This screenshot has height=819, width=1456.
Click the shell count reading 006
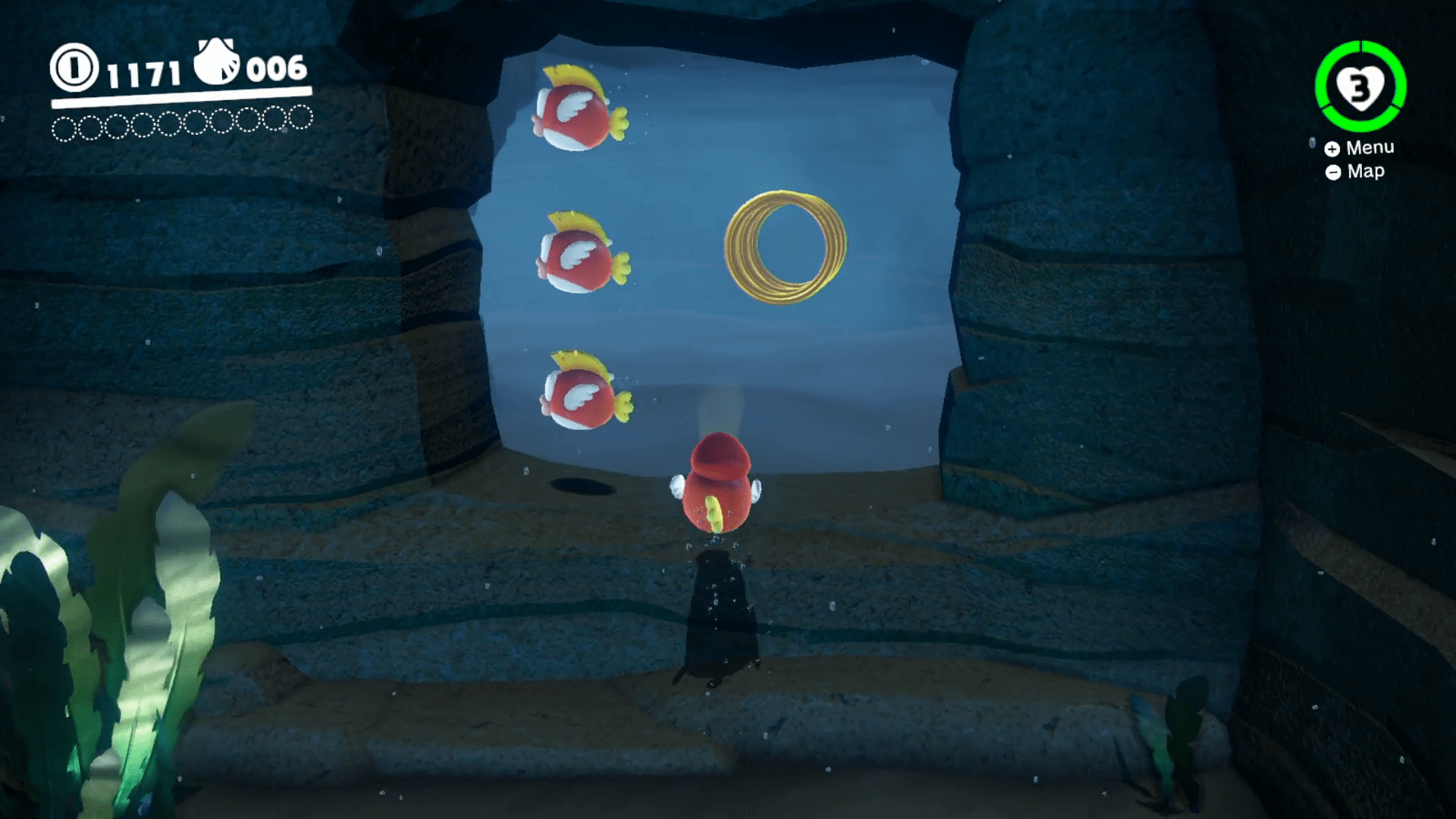point(277,70)
